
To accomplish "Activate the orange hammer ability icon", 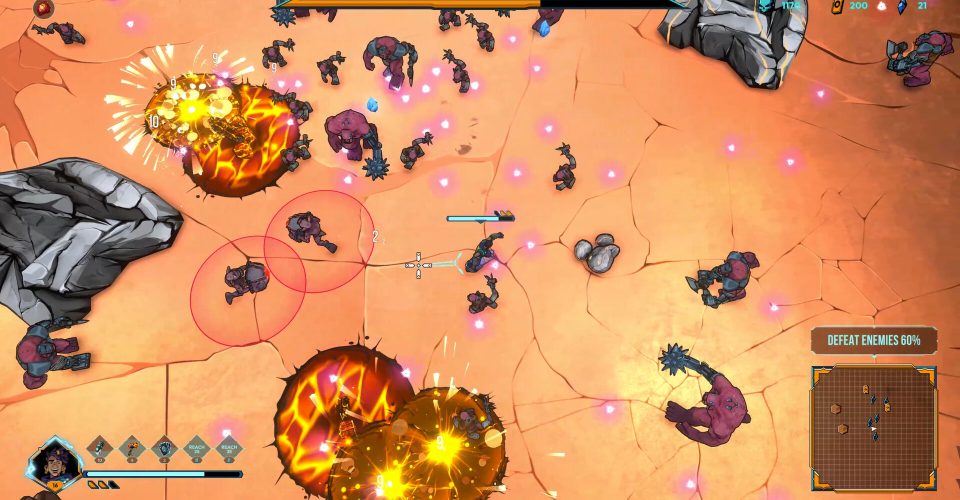I will pos(134,448).
